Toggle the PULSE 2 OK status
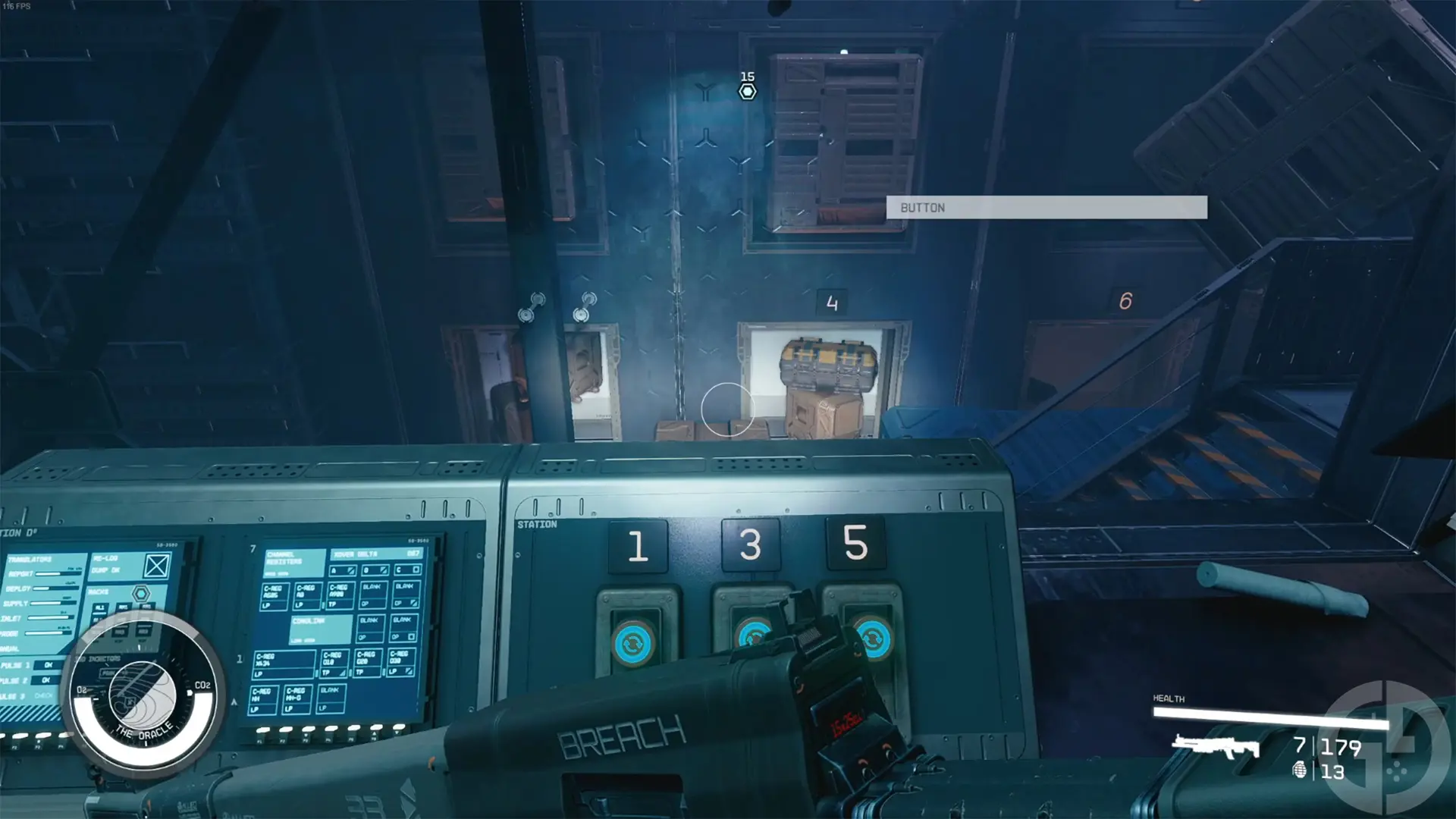Viewport: 1456px width, 819px height. coord(47,680)
